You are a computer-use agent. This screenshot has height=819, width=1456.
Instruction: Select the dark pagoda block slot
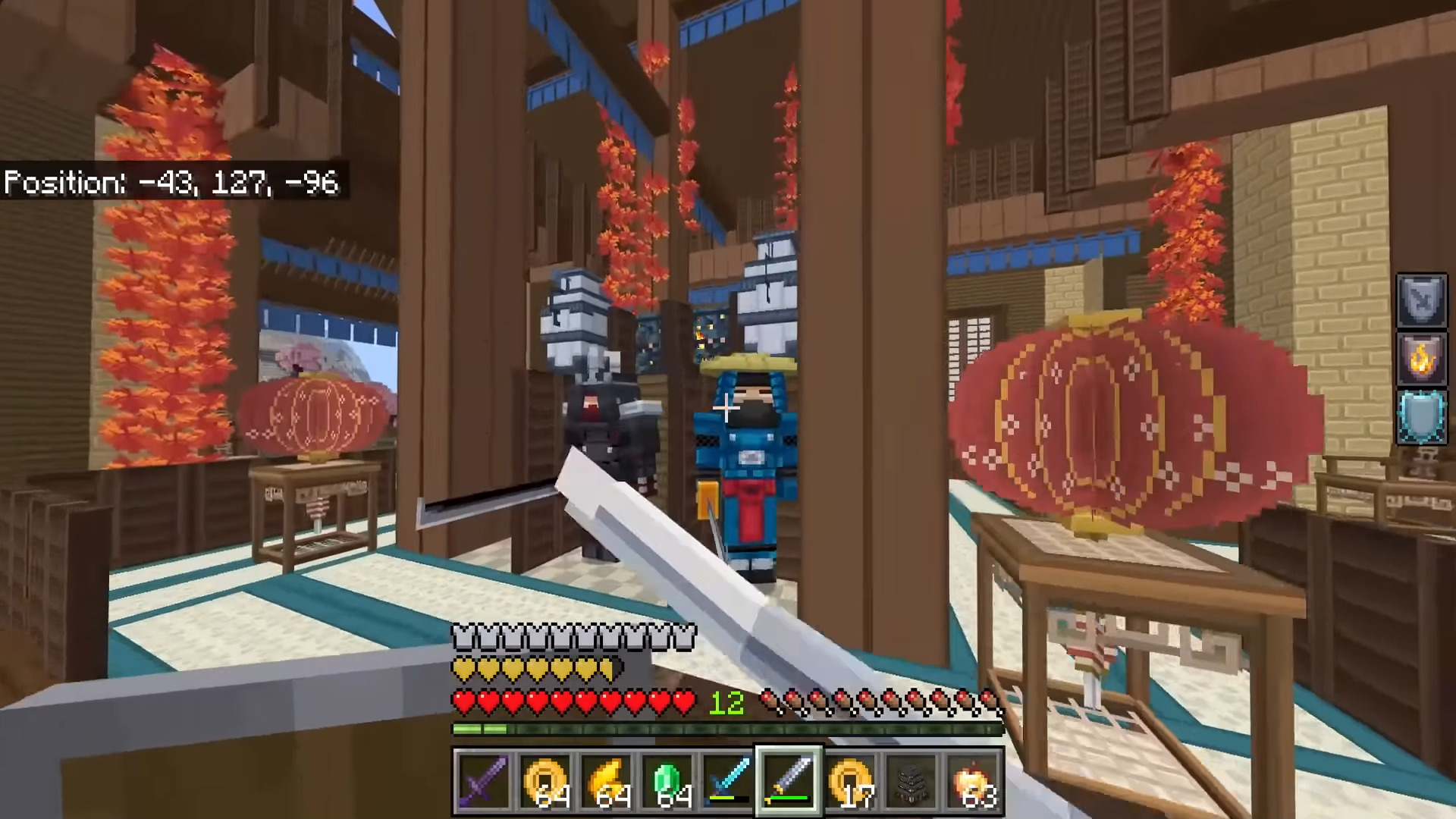tap(912, 781)
